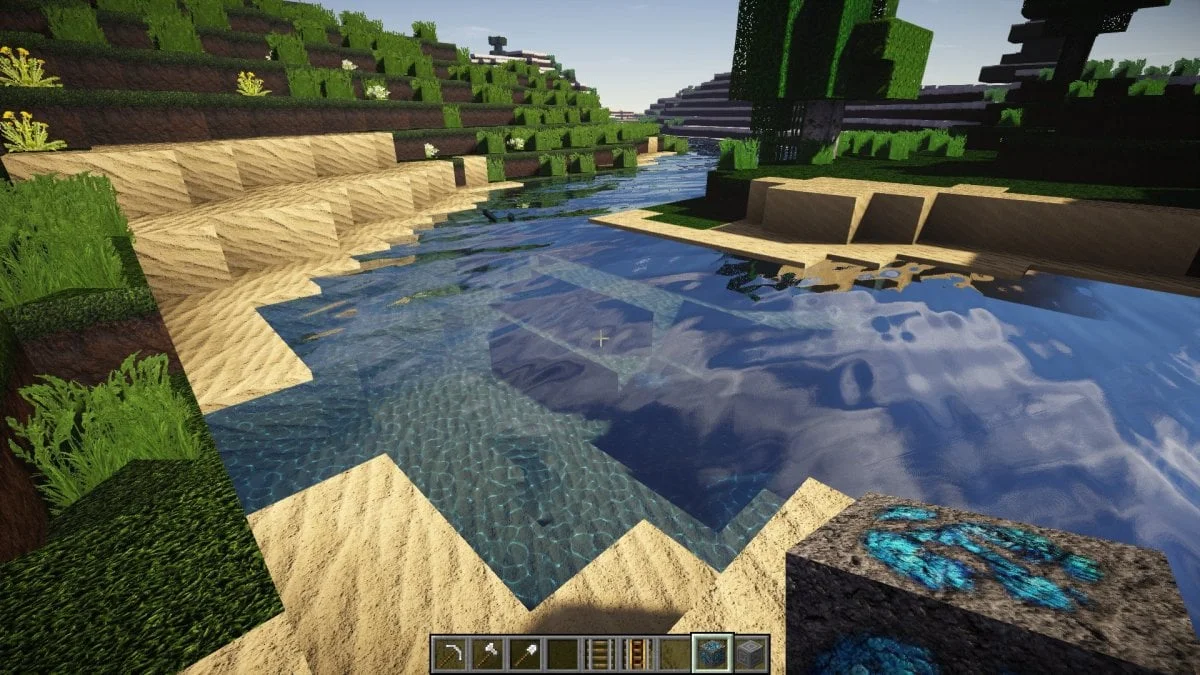Pick the gray stone block slot
Screen dimensions: 1200x675
tap(750, 654)
